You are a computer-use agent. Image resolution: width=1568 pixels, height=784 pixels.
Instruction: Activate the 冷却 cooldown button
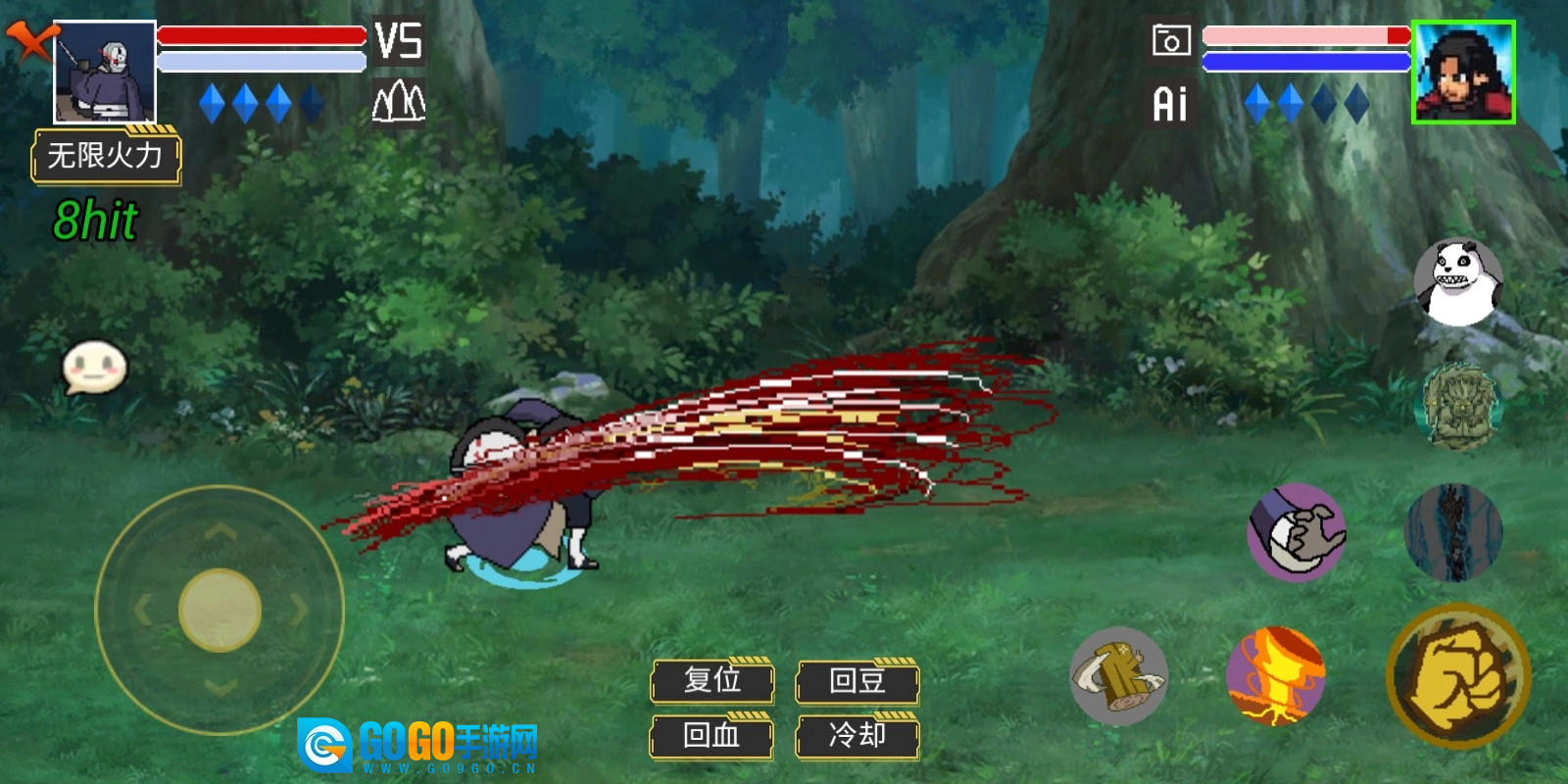click(857, 736)
